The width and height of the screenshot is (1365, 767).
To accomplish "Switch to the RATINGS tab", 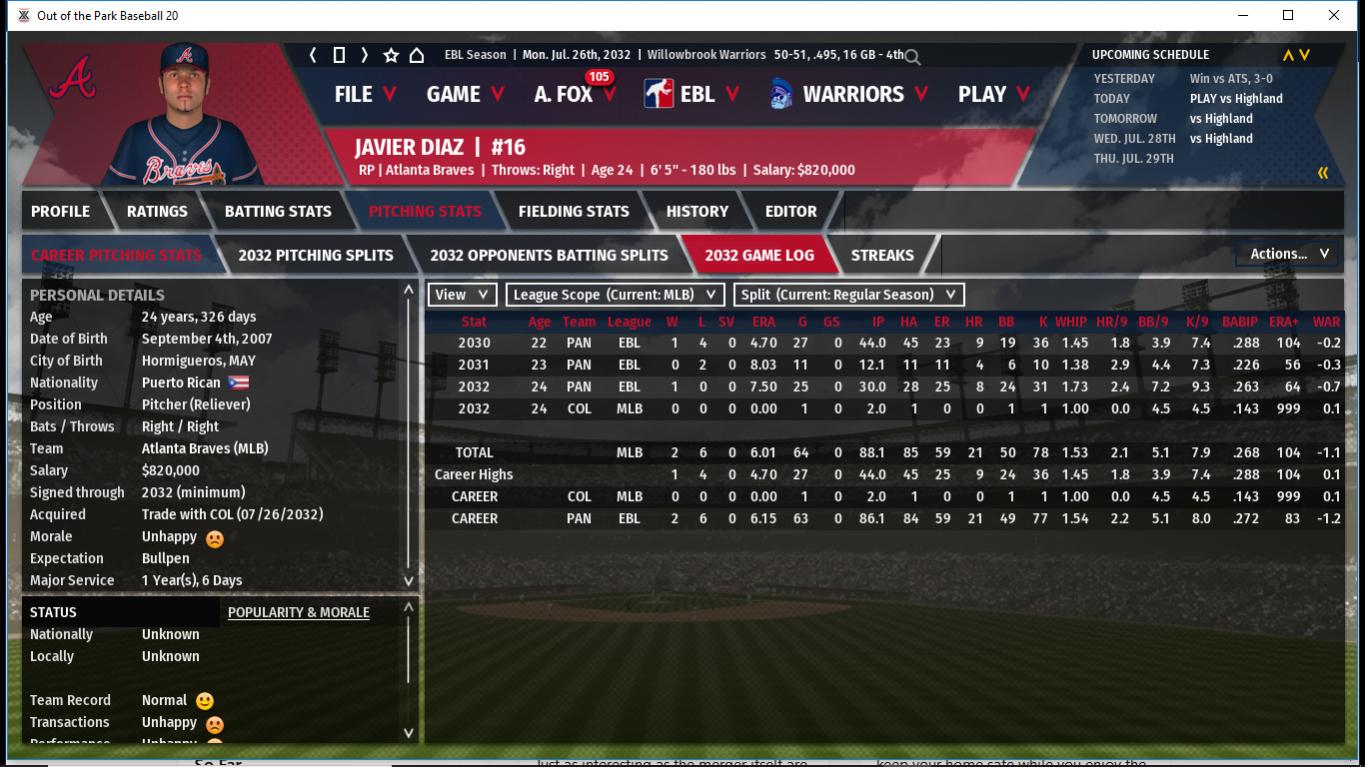I will pos(157,211).
